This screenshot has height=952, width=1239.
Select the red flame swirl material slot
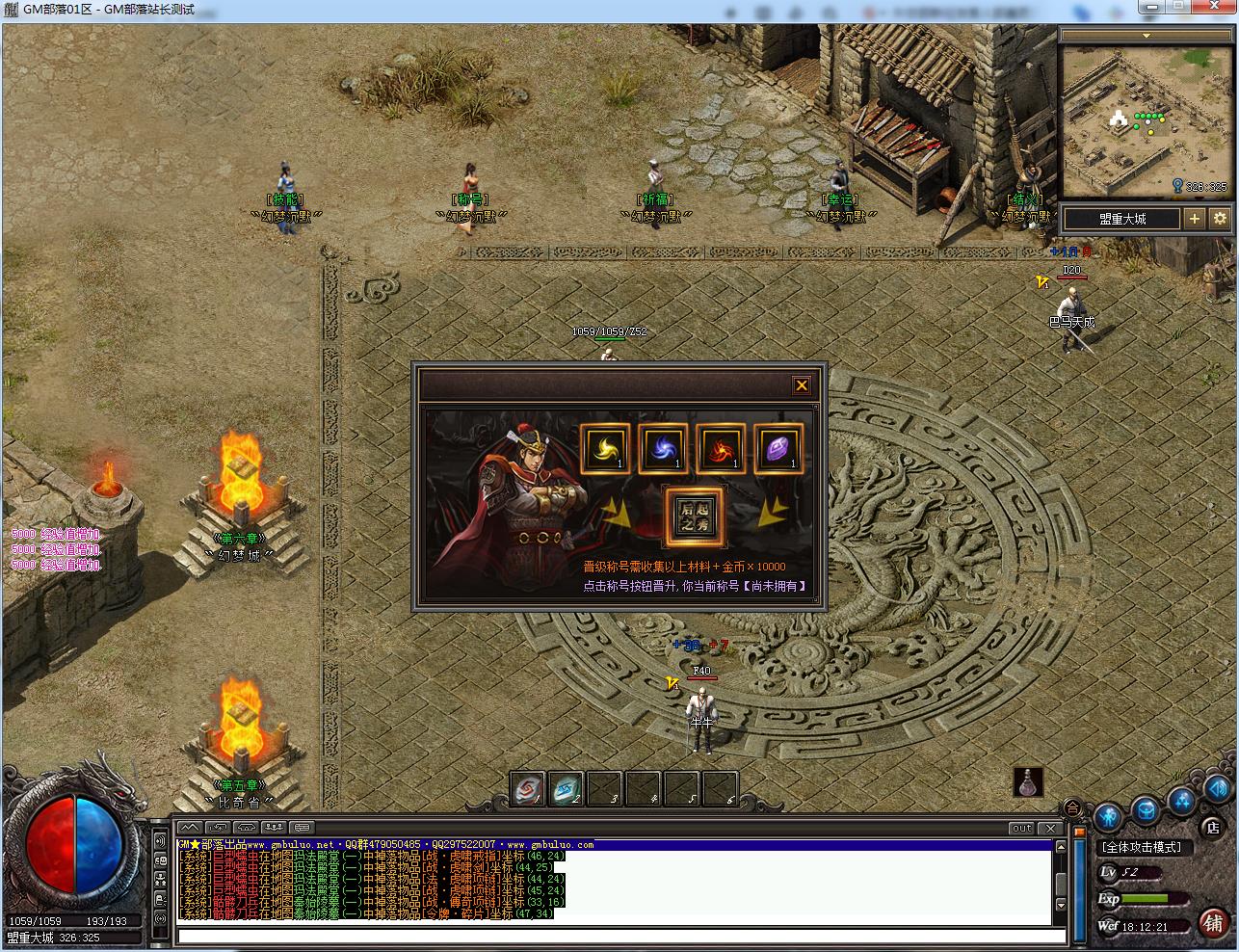[721, 448]
